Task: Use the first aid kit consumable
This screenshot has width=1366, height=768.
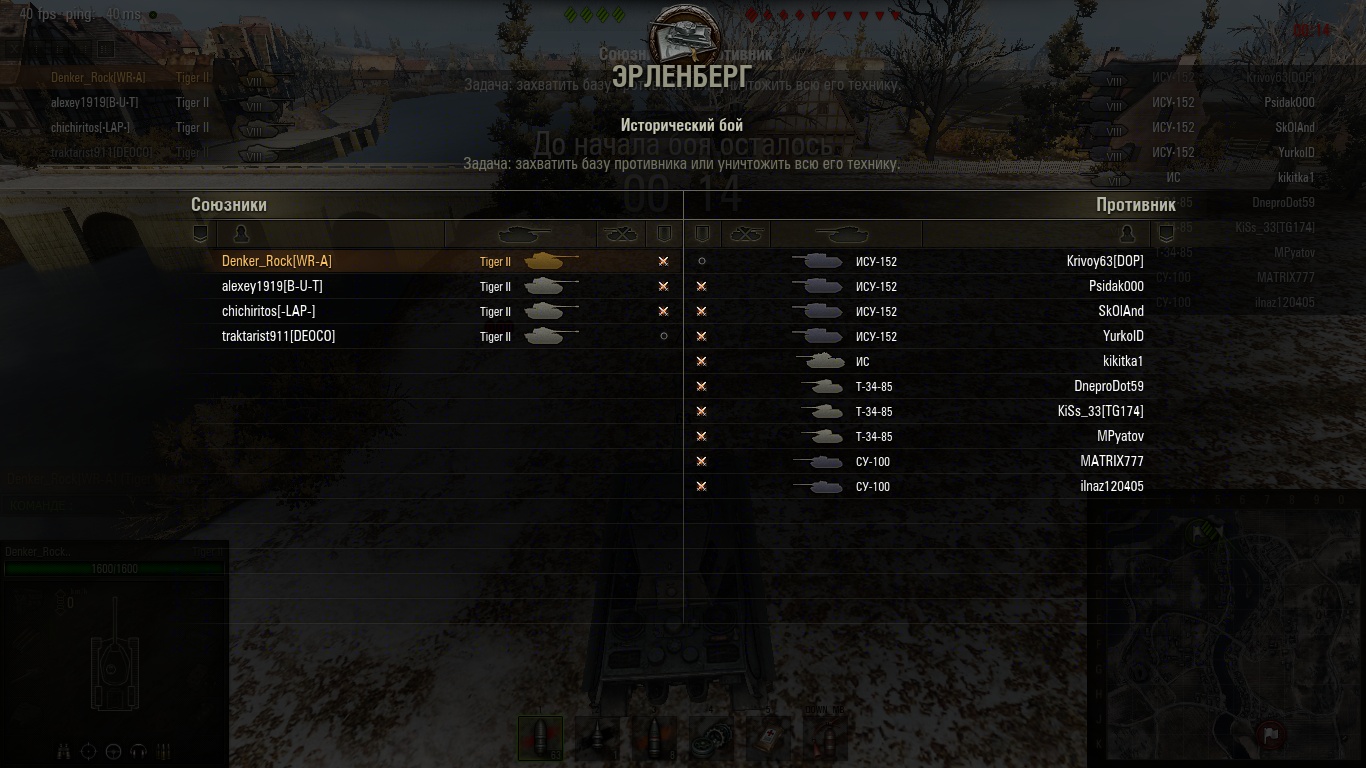Action: tap(768, 738)
